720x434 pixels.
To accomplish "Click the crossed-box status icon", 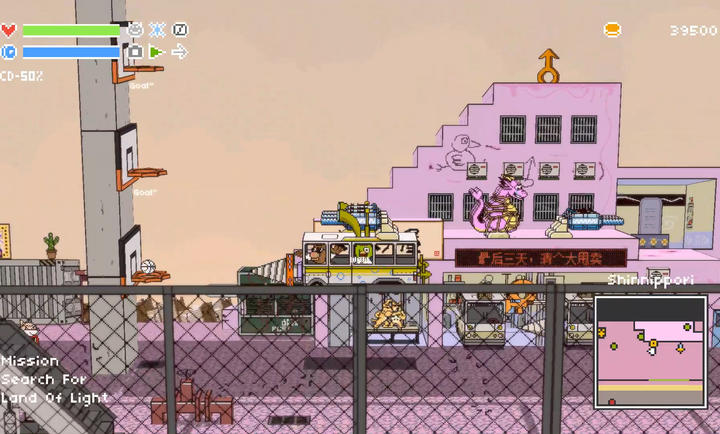I will click(x=180, y=30).
